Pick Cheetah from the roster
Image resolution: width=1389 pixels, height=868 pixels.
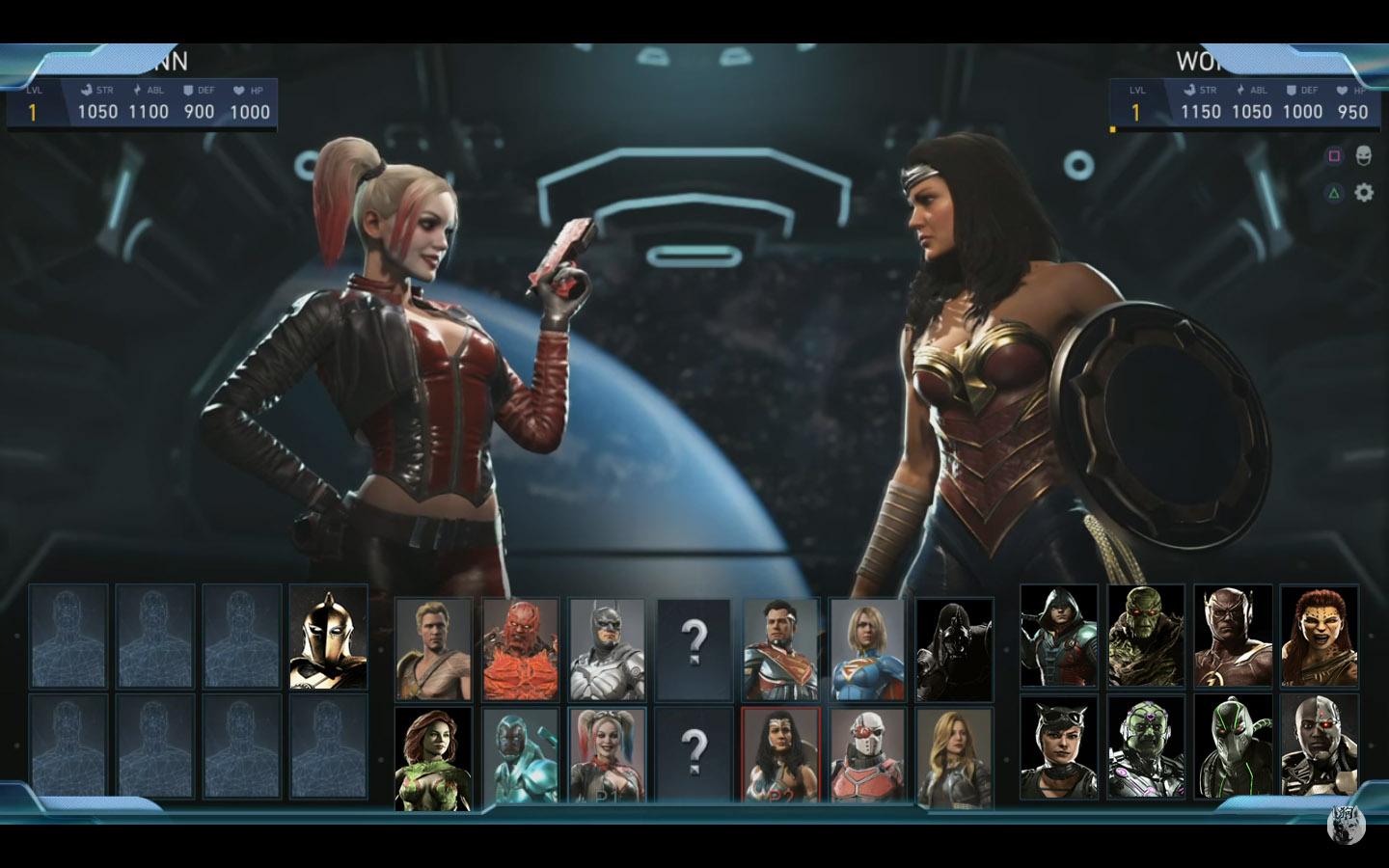tap(1319, 637)
